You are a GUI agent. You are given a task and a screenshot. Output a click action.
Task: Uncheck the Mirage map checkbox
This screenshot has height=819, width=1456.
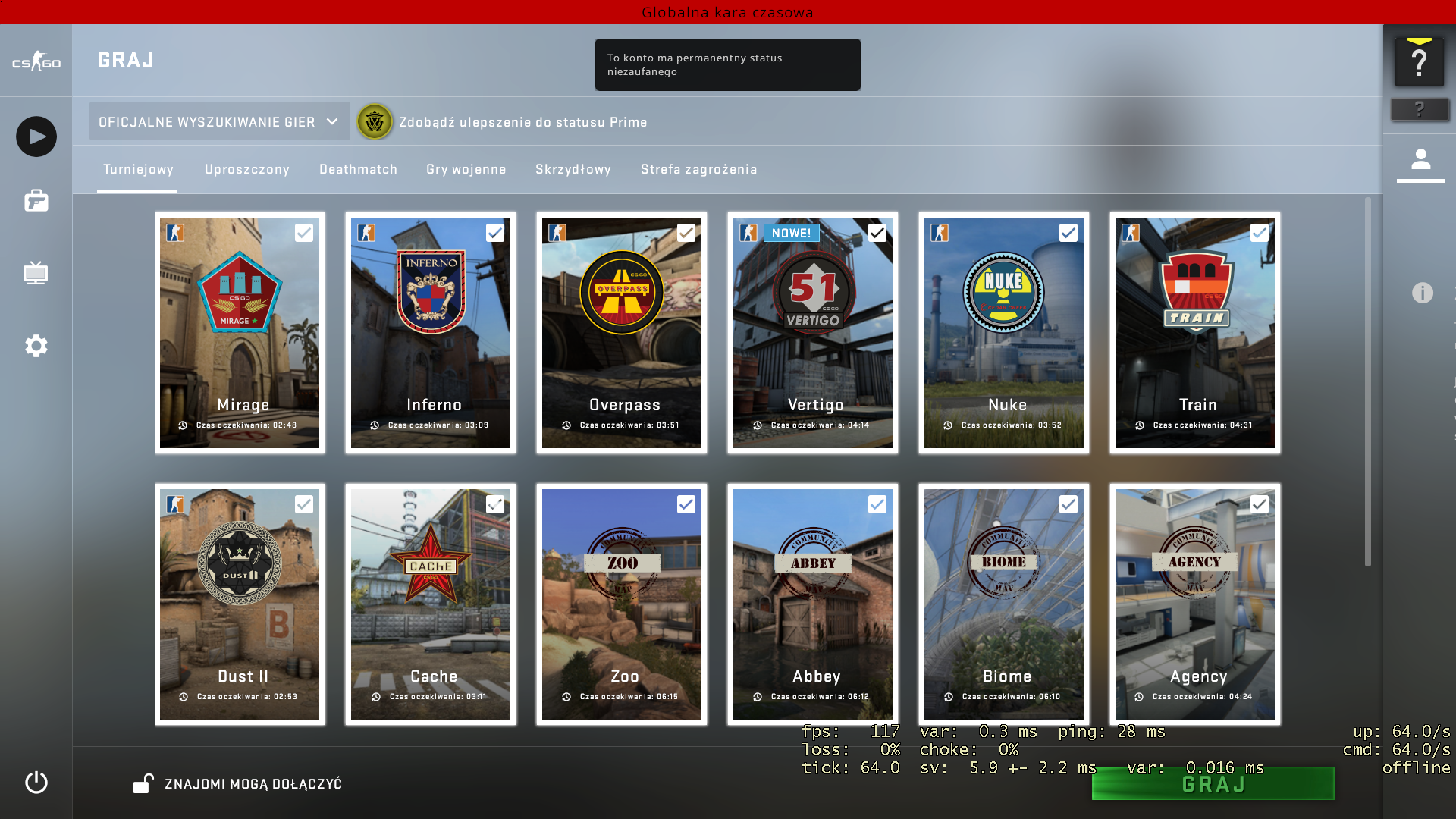pos(305,233)
